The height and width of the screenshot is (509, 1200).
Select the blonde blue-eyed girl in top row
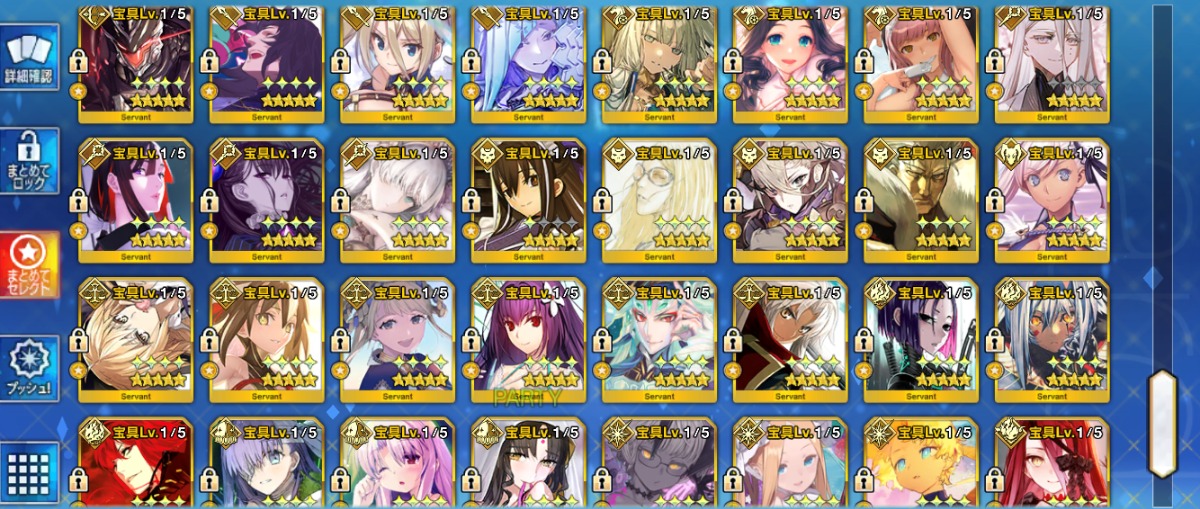pyautogui.click(x=397, y=60)
